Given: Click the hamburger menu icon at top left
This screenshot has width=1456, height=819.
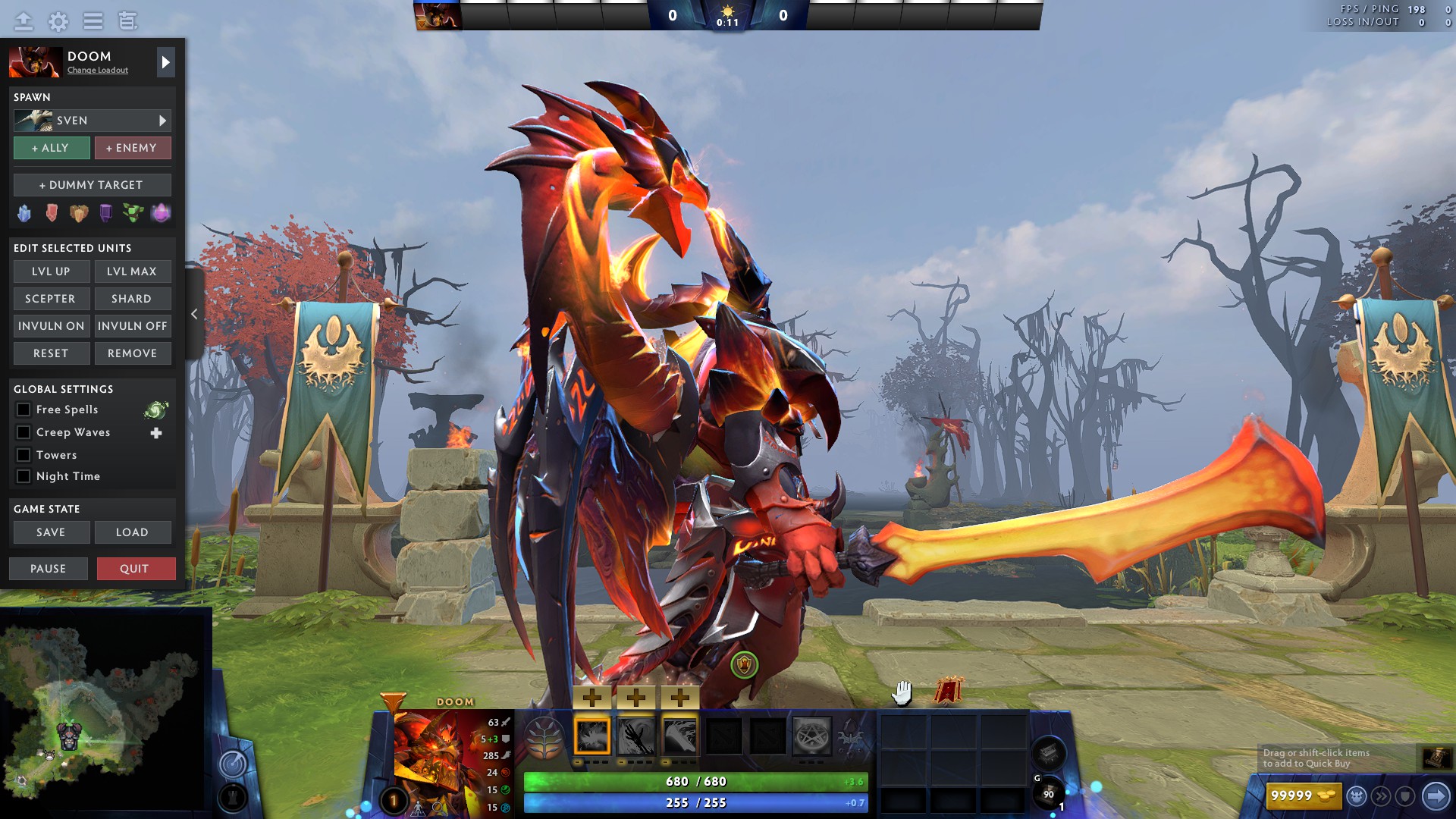Looking at the screenshot, I should coord(93,21).
